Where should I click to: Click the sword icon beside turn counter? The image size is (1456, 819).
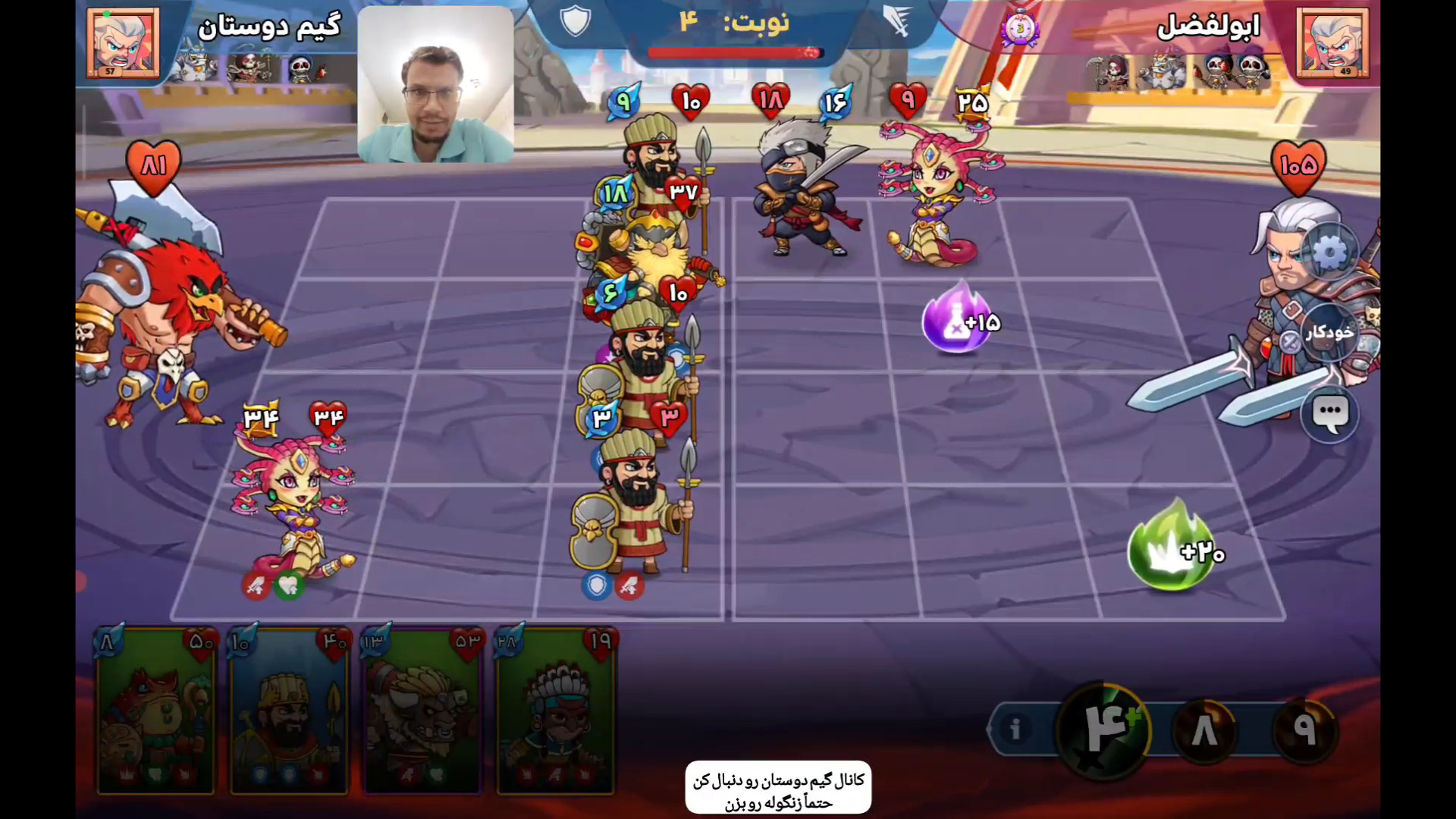(x=897, y=20)
